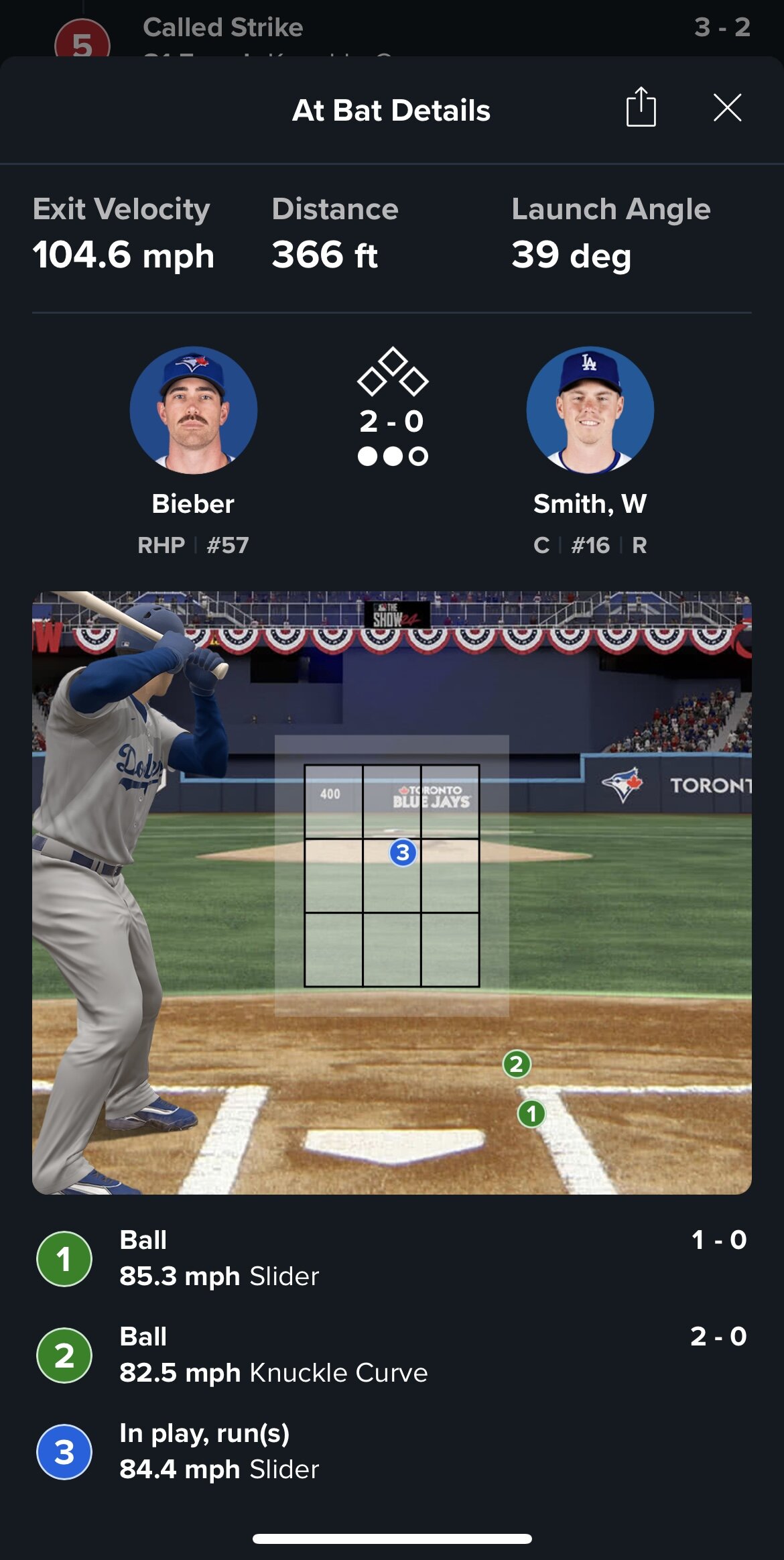Choose the 85.3 mph Slider ball row
Viewport: 784px width, 1560px height.
click(391, 1258)
